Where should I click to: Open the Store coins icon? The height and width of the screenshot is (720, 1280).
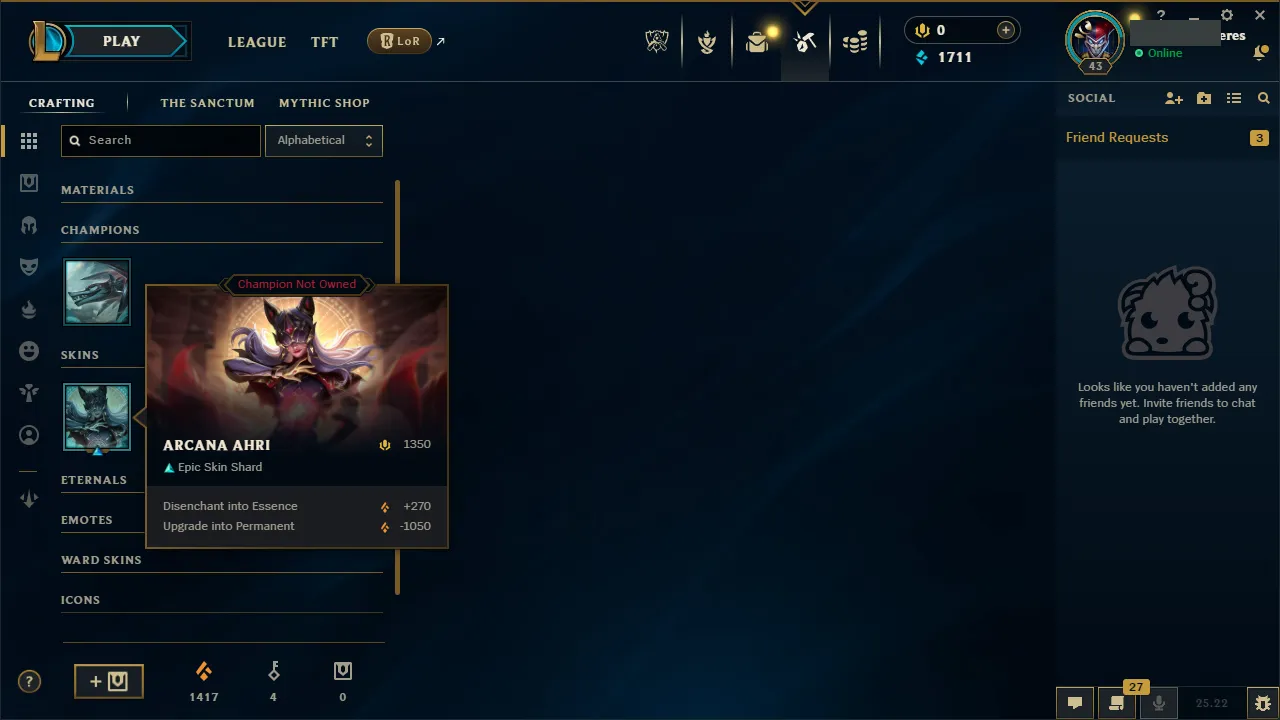pyautogui.click(x=855, y=41)
